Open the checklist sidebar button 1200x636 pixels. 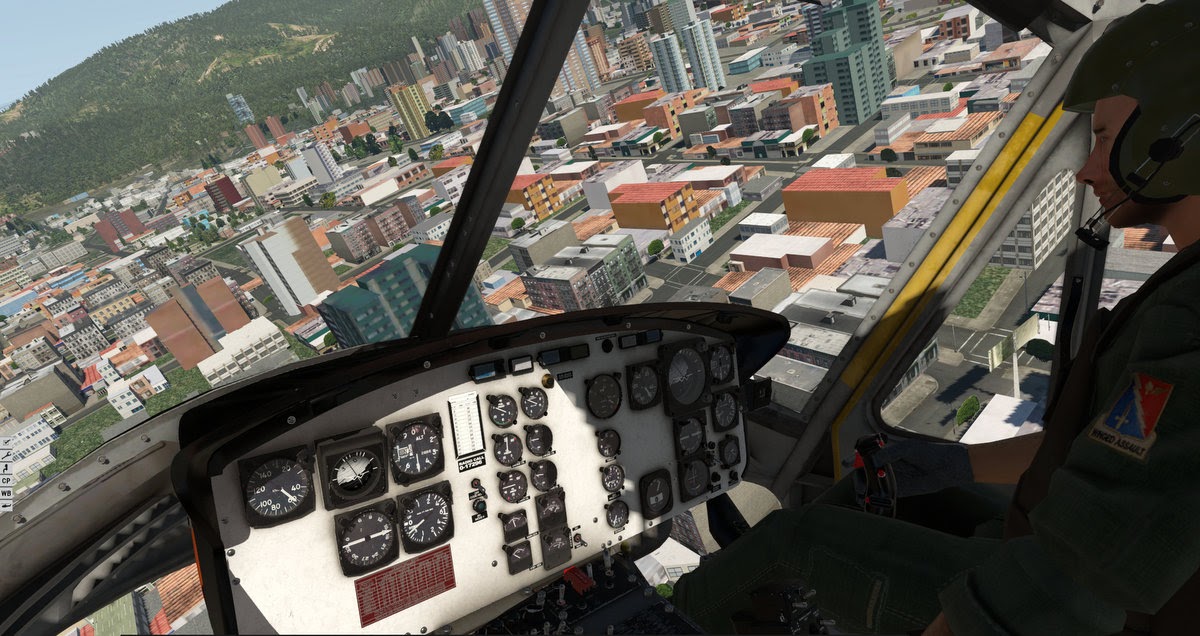(x=6, y=442)
